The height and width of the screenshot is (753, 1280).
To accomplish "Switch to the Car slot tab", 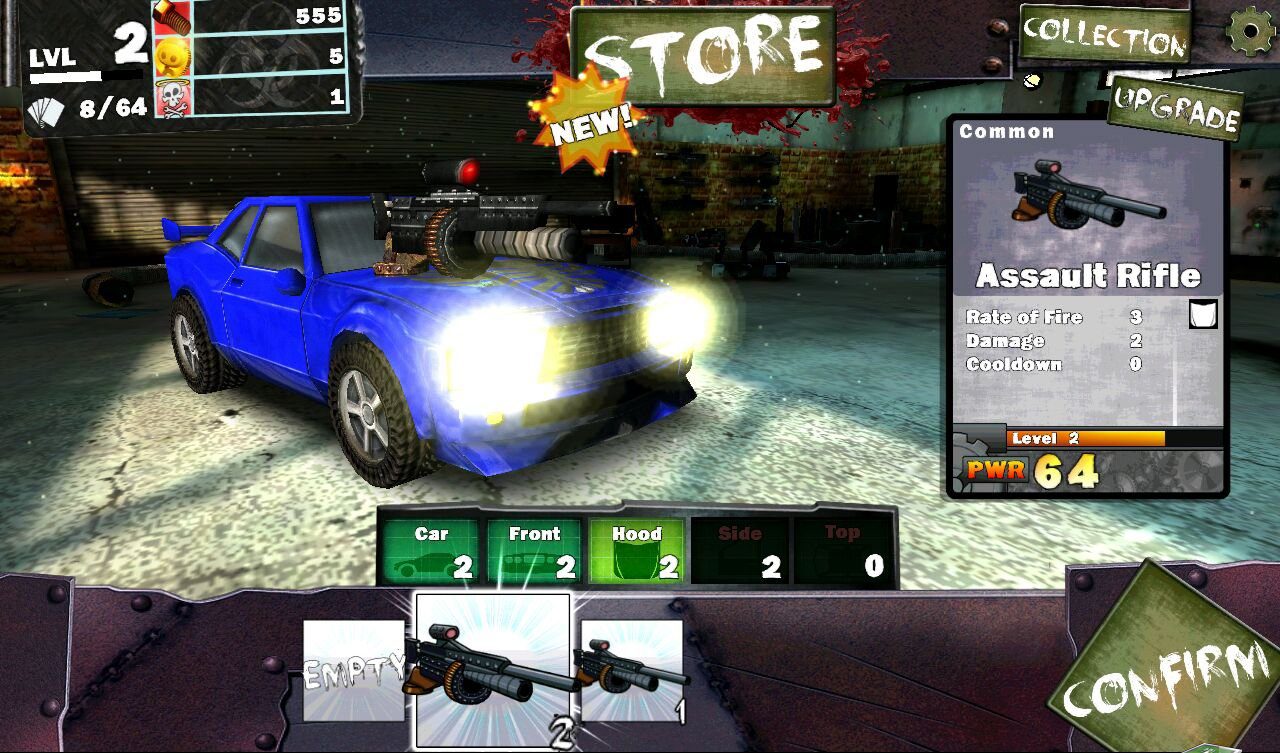I will coord(431,551).
